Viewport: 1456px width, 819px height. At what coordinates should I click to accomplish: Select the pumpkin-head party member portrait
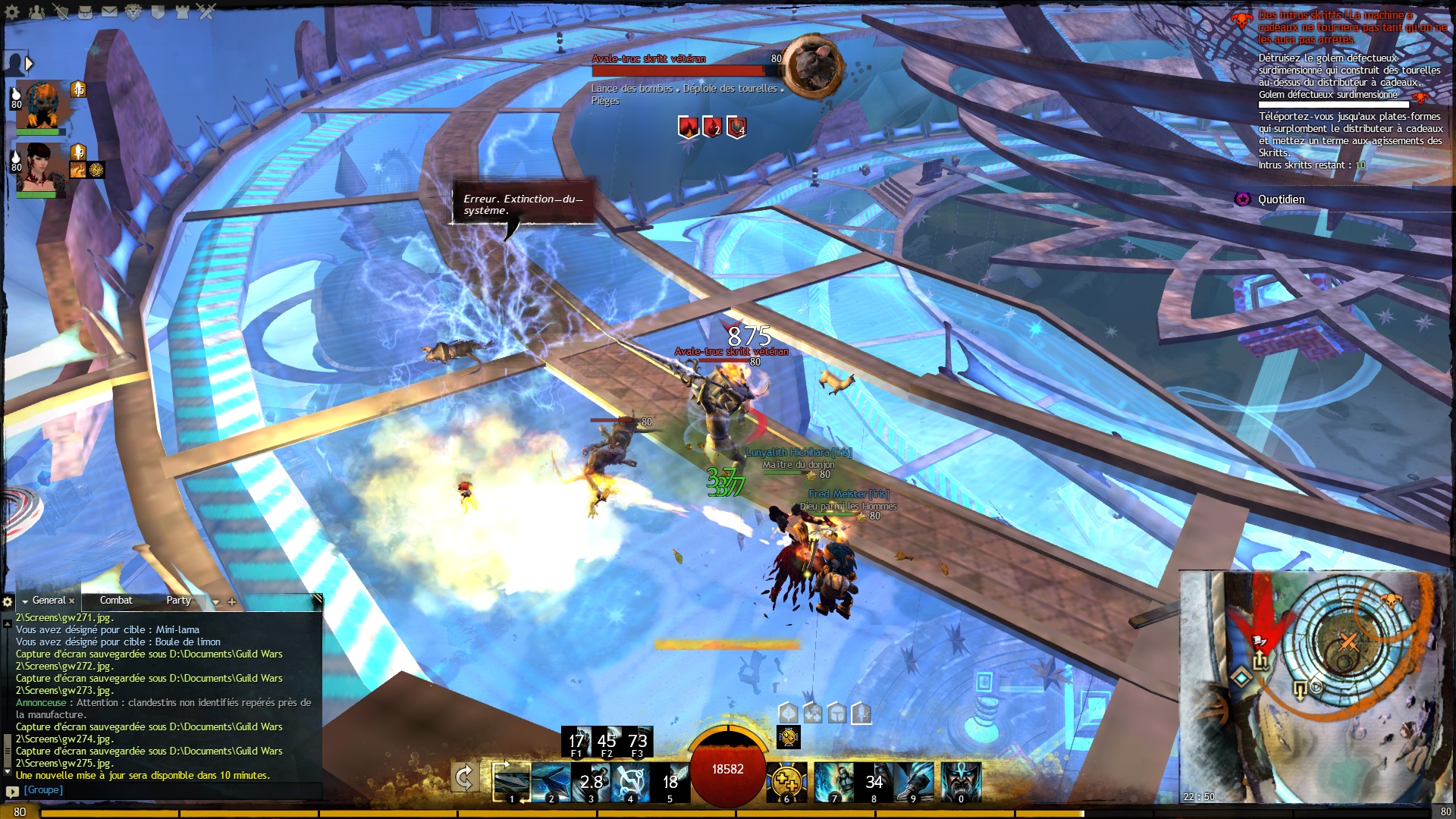click(x=42, y=106)
